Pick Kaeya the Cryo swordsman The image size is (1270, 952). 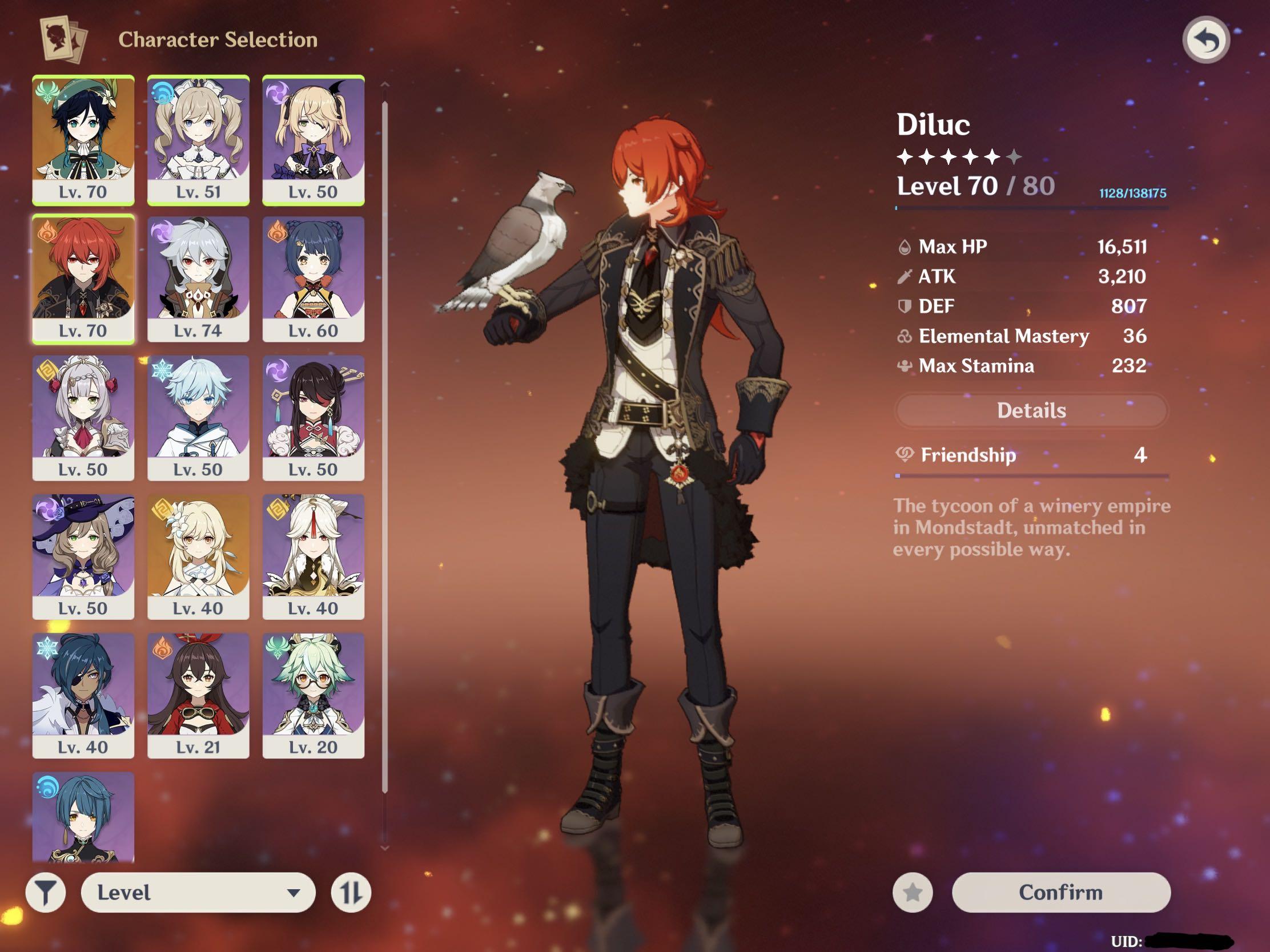click(x=83, y=695)
